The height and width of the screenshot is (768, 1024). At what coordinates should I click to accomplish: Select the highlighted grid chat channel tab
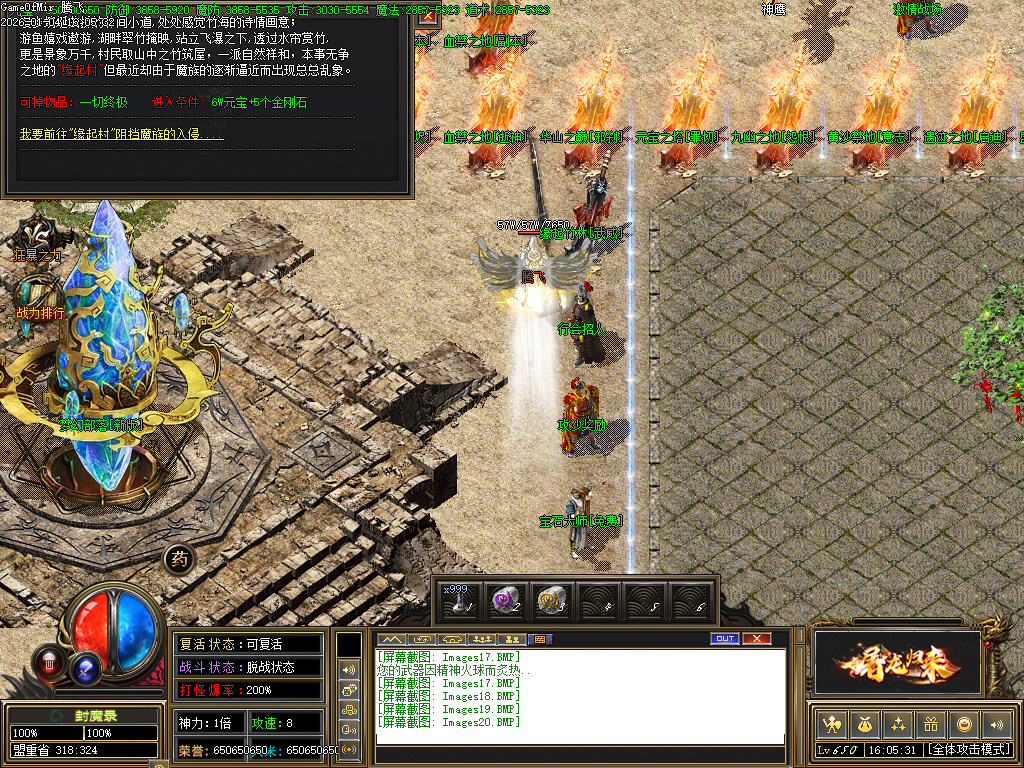pyautogui.click(x=539, y=639)
